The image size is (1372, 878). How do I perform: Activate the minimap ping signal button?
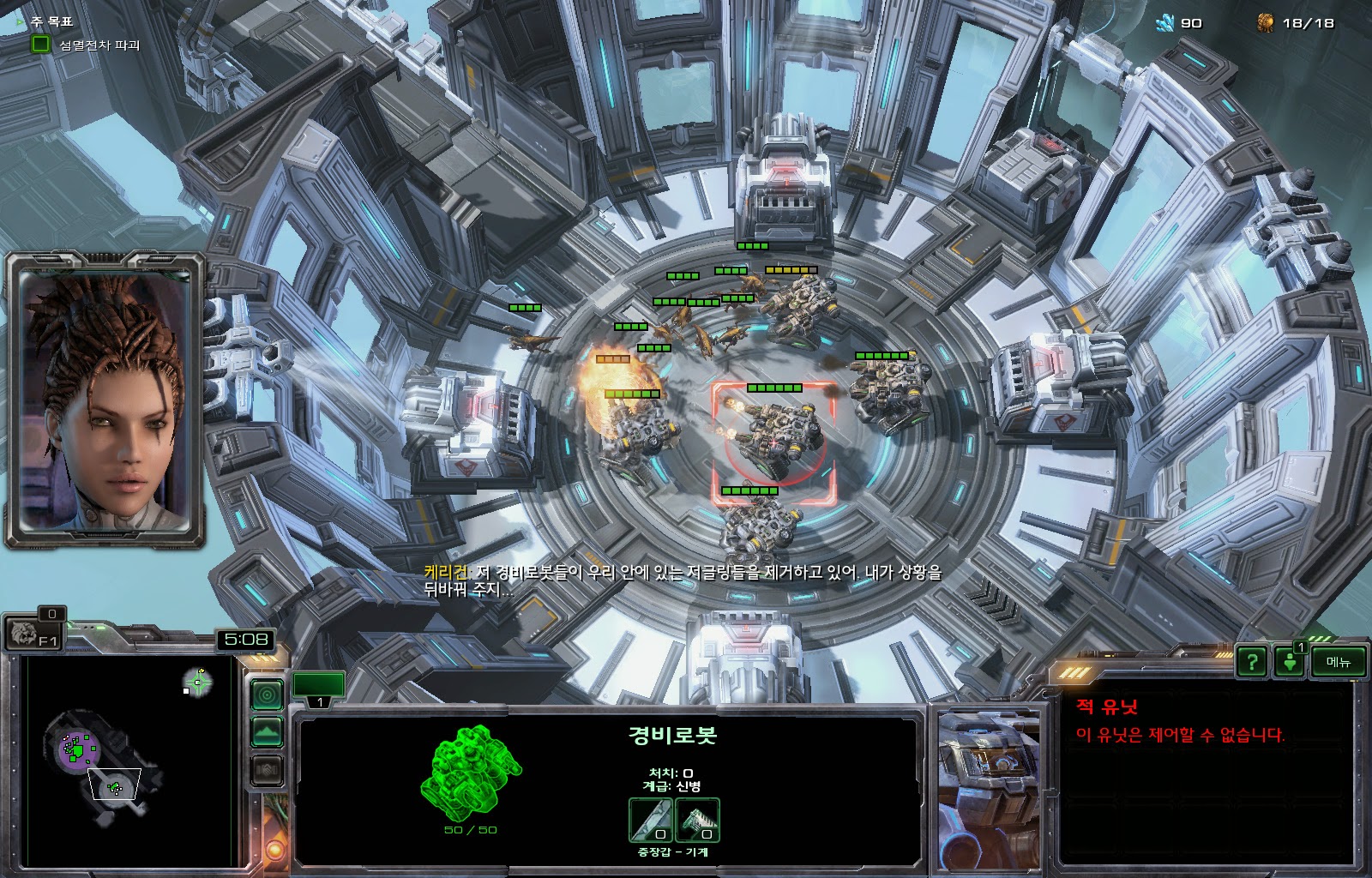click(267, 694)
